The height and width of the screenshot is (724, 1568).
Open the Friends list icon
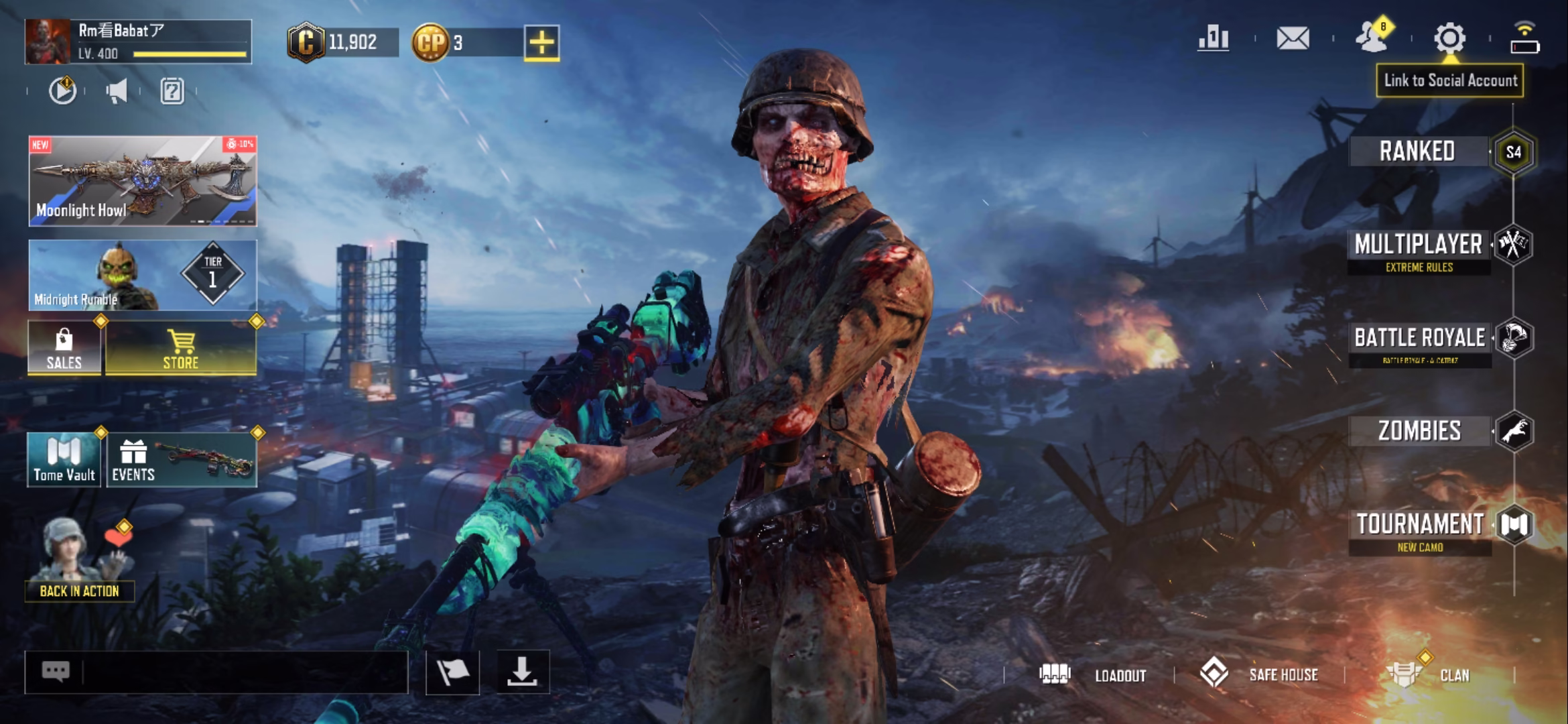coord(1372,39)
